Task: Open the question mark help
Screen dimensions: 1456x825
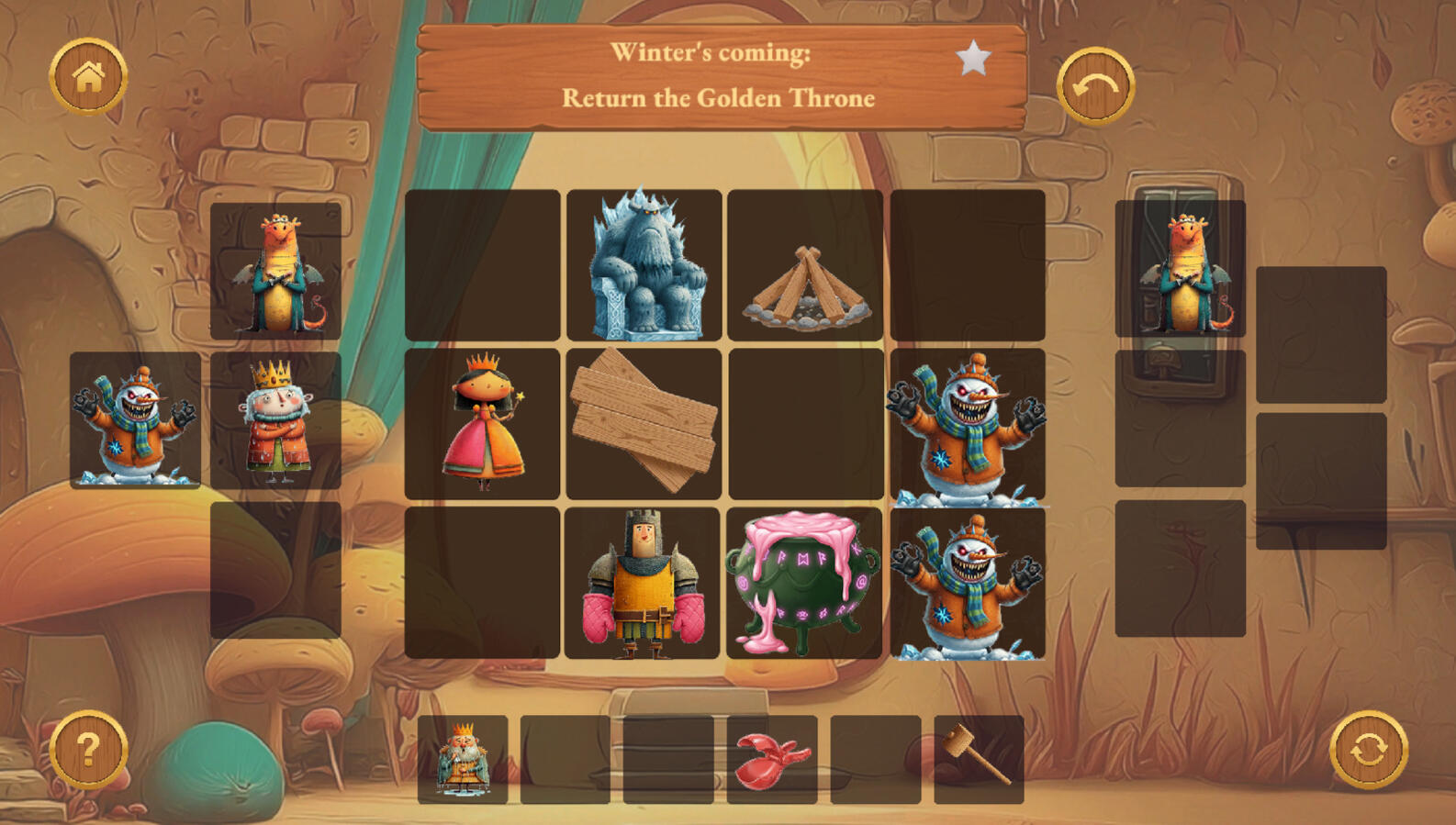Action: [x=88, y=750]
